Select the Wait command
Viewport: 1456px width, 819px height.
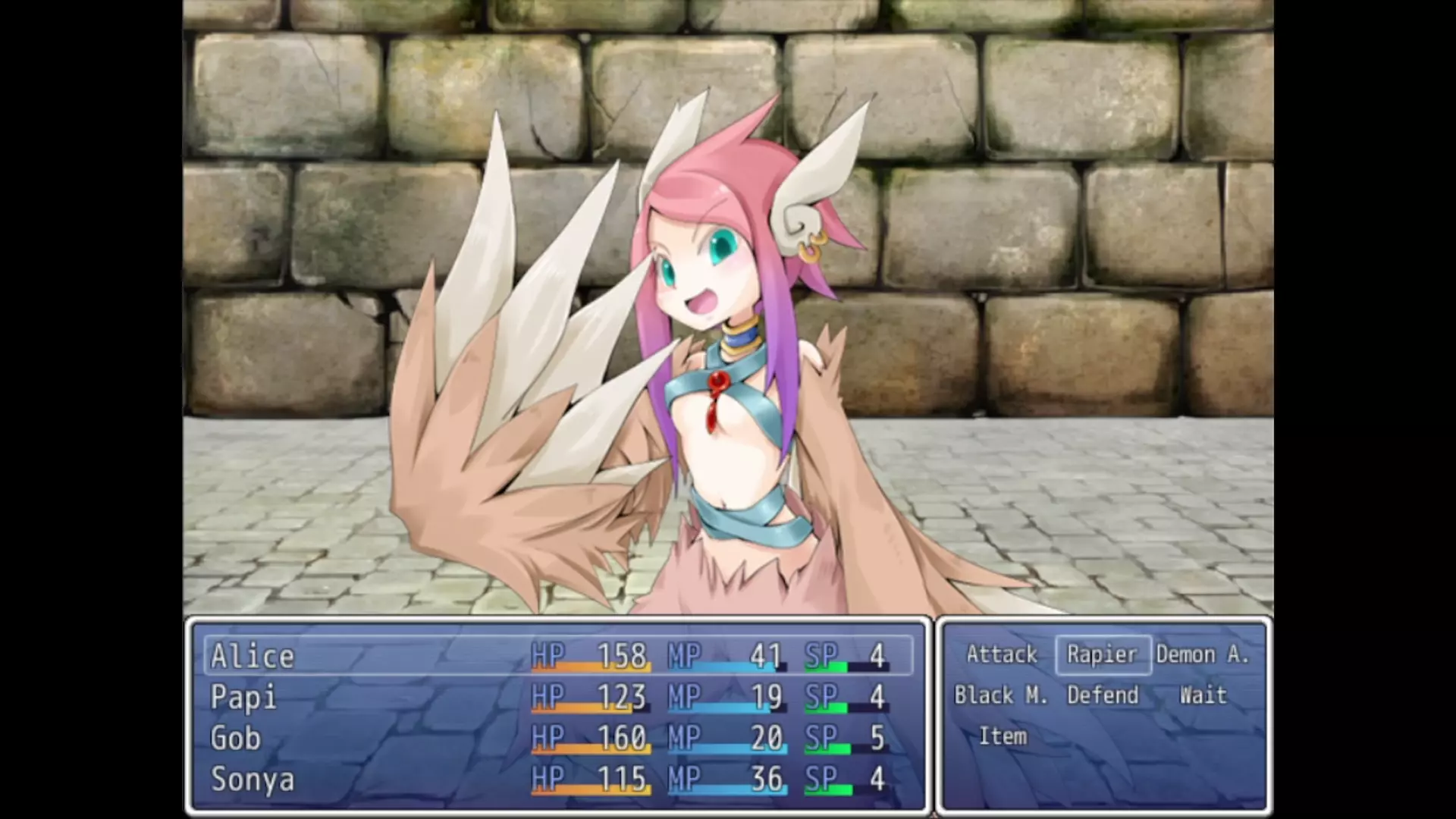point(1203,695)
